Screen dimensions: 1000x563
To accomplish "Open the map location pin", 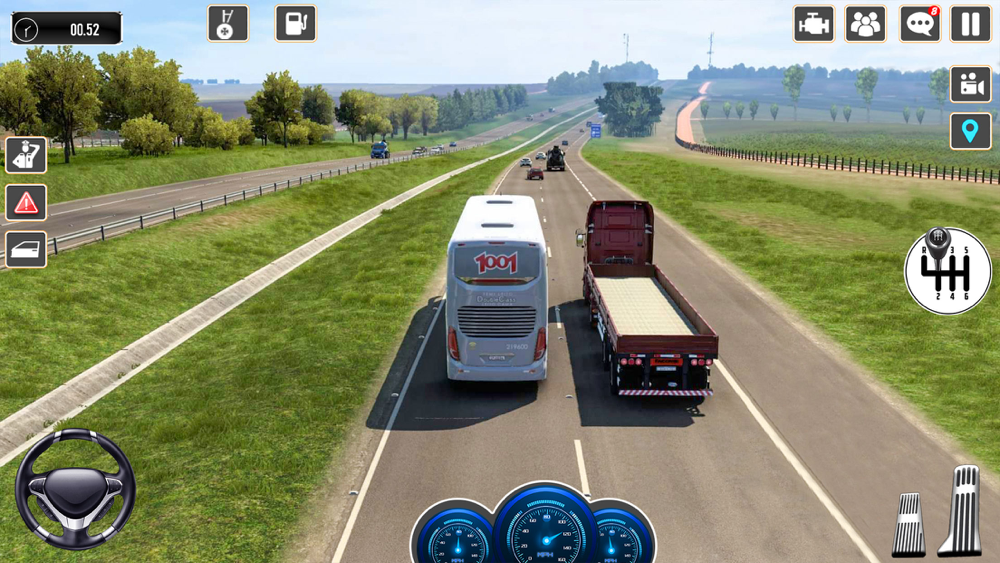I will (970, 131).
